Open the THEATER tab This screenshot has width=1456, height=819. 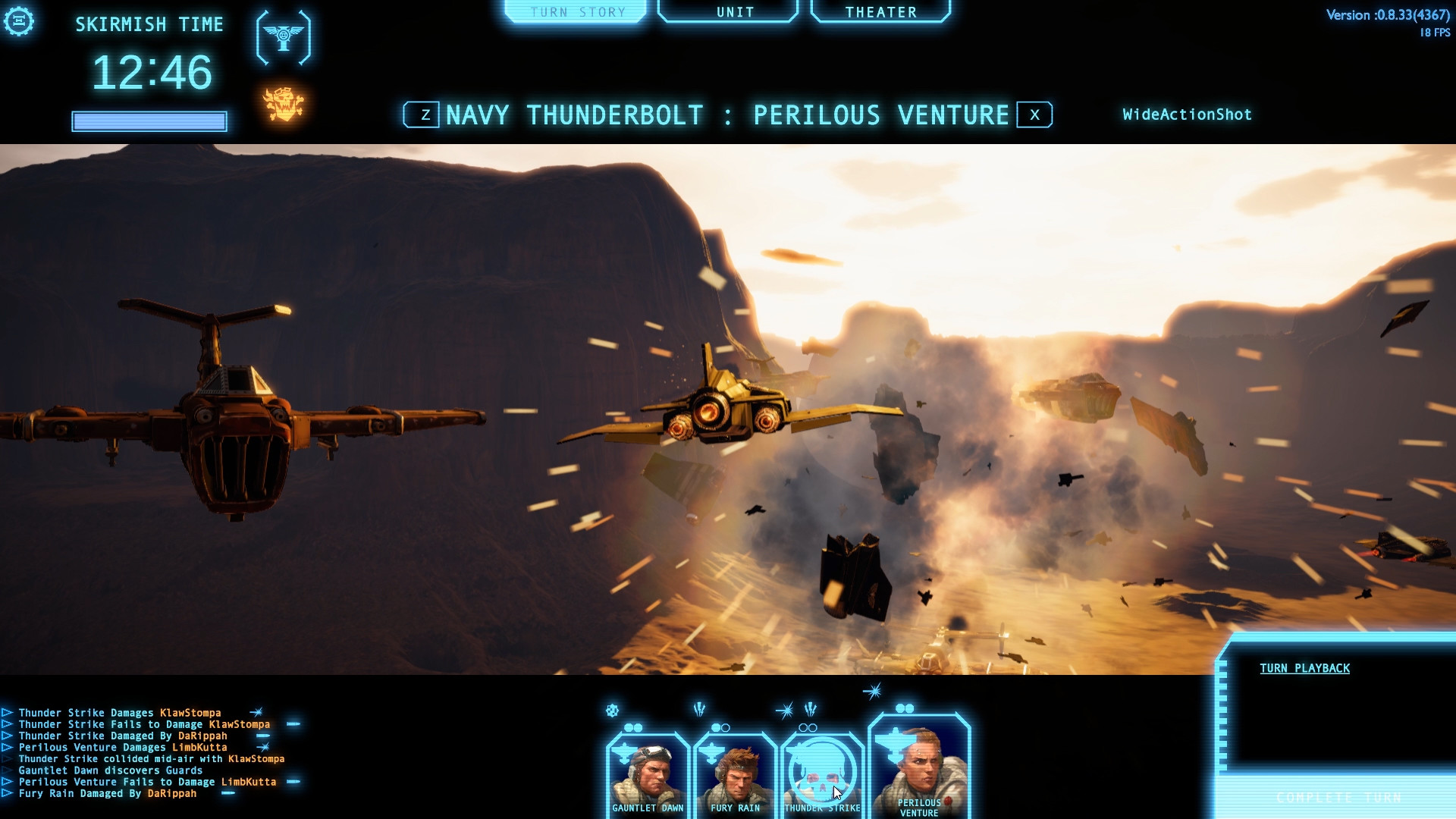point(880,11)
